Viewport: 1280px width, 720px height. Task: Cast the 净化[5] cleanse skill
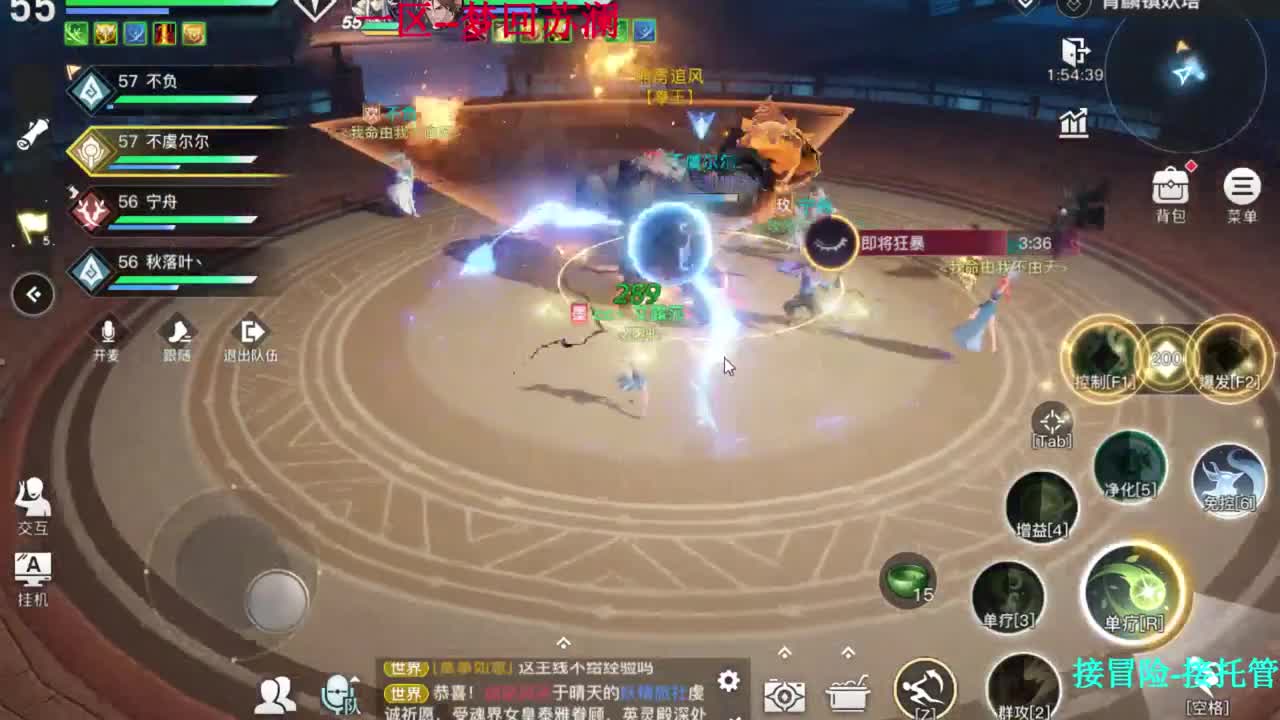pos(1130,467)
